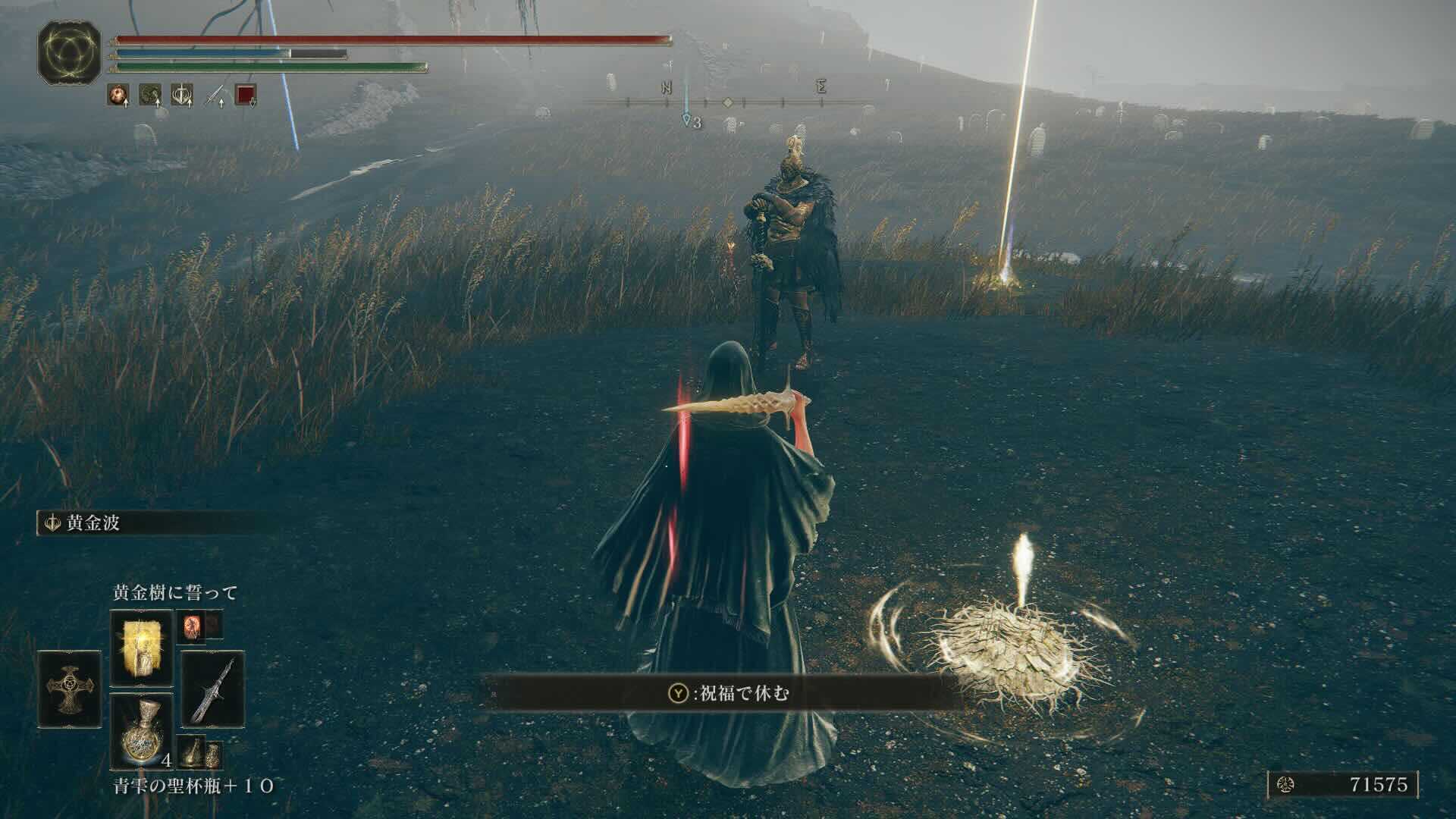Click the mottled green status effect icon
Screen dimensions: 1456x819
tap(149, 95)
